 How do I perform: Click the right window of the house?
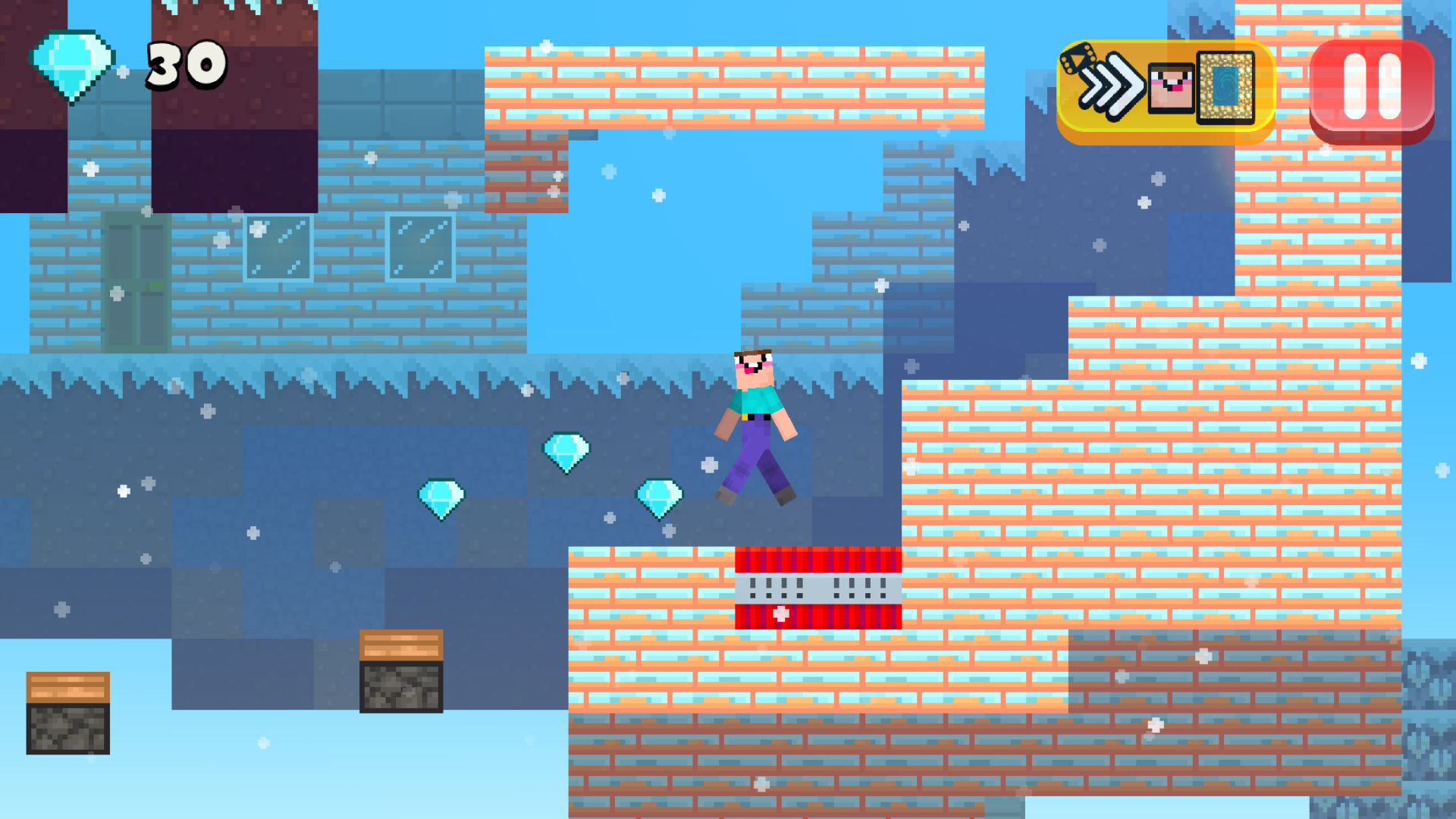421,246
